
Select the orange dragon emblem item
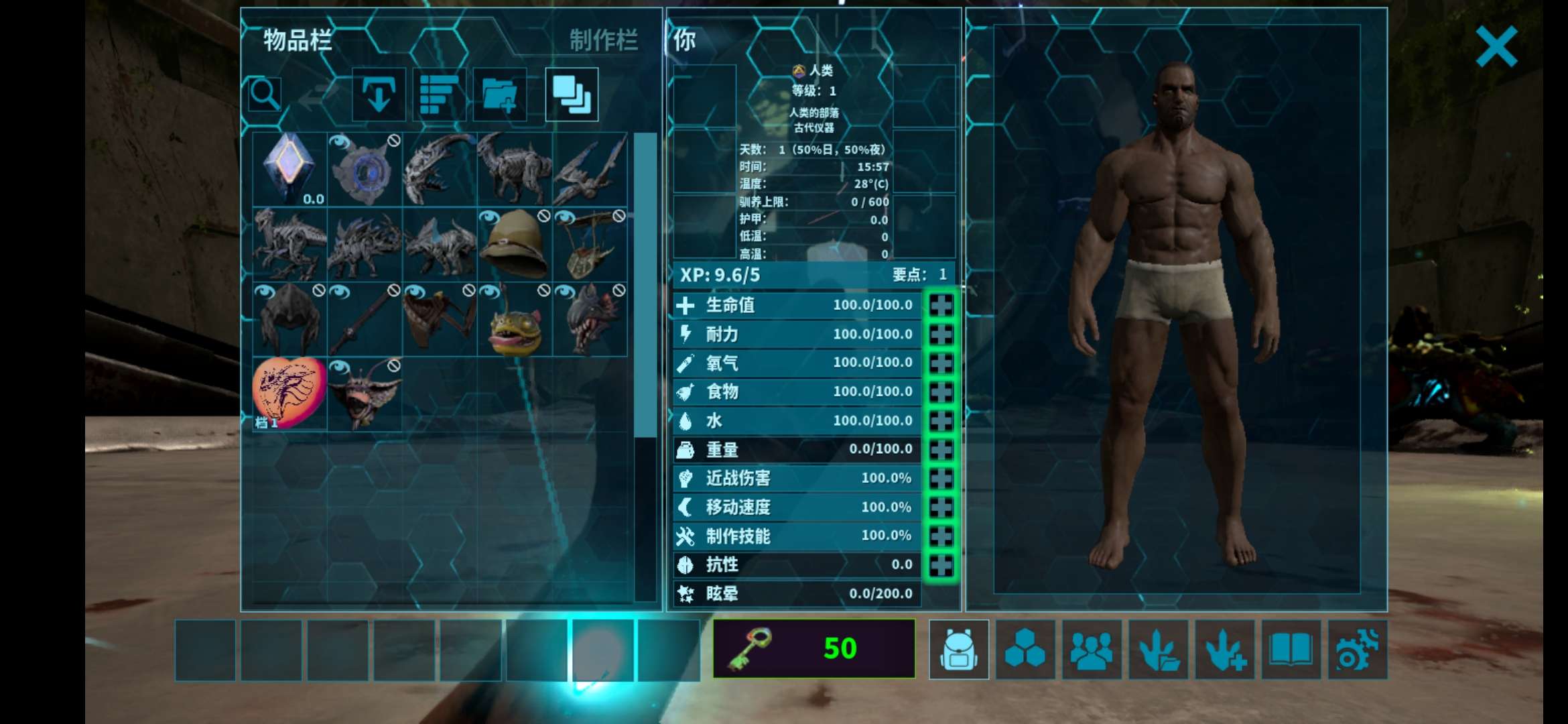289,394
